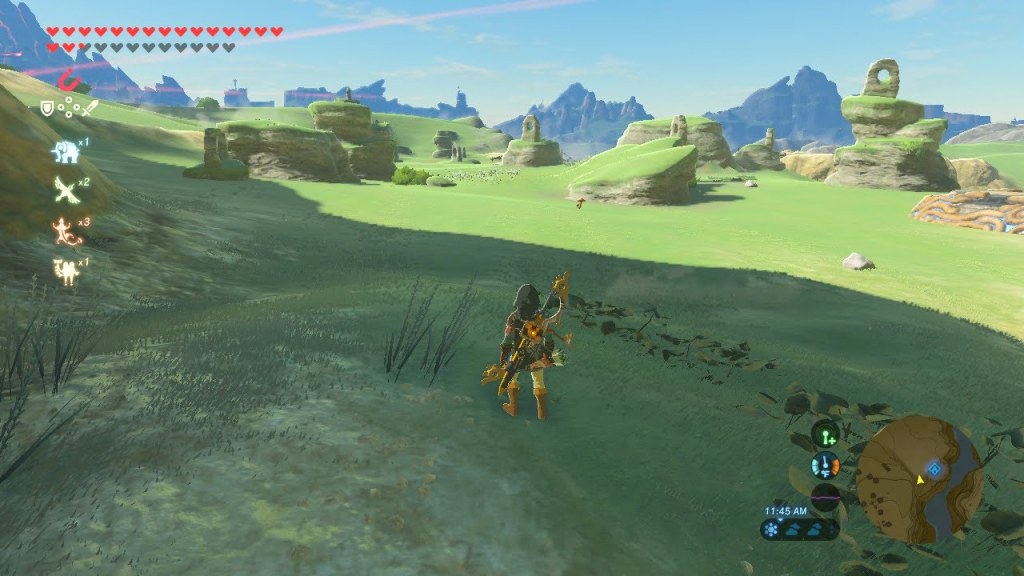
Task: Activate the Mipha's Grace elephant icon
Action: pos(64,151)
